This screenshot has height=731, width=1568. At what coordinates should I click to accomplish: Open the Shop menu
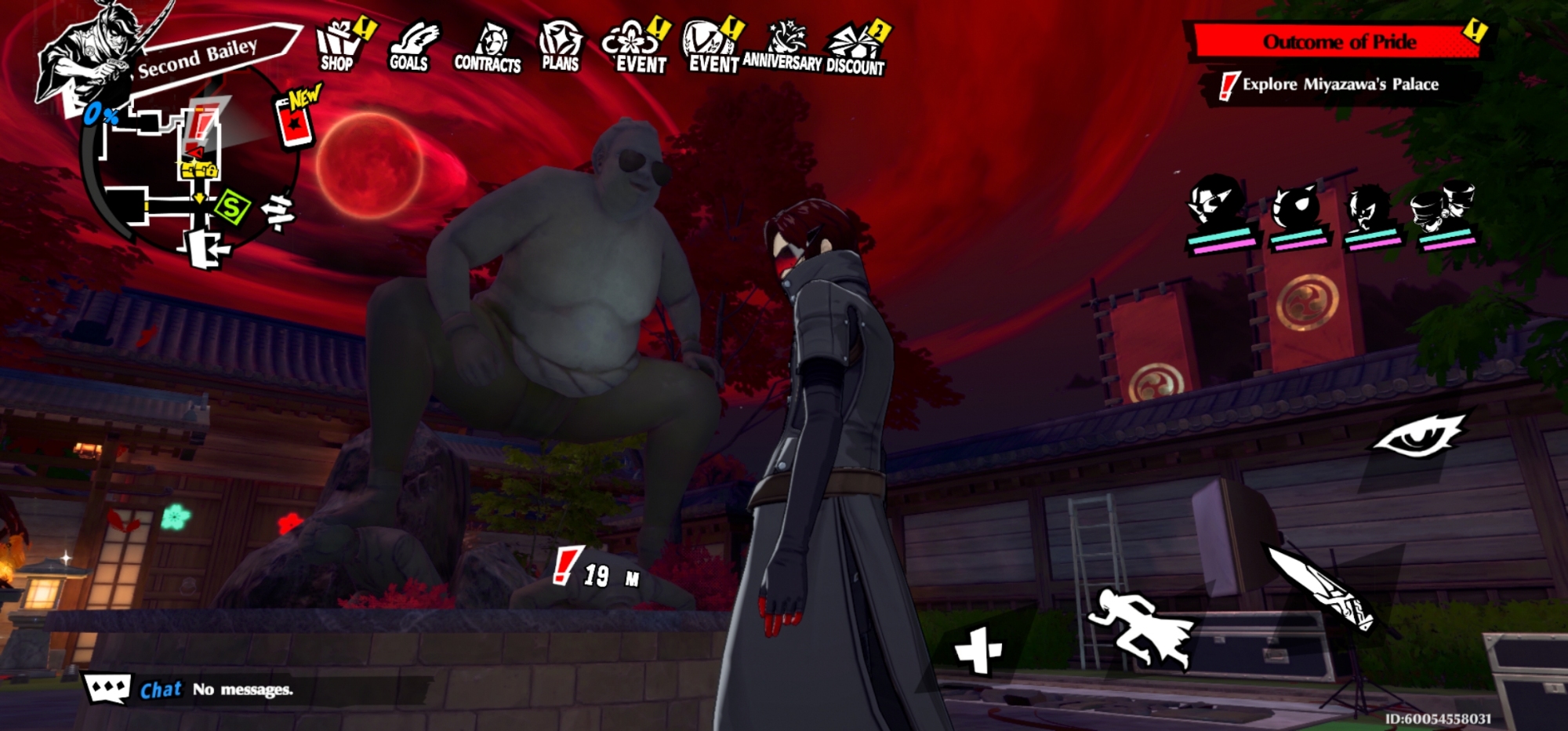338,47
